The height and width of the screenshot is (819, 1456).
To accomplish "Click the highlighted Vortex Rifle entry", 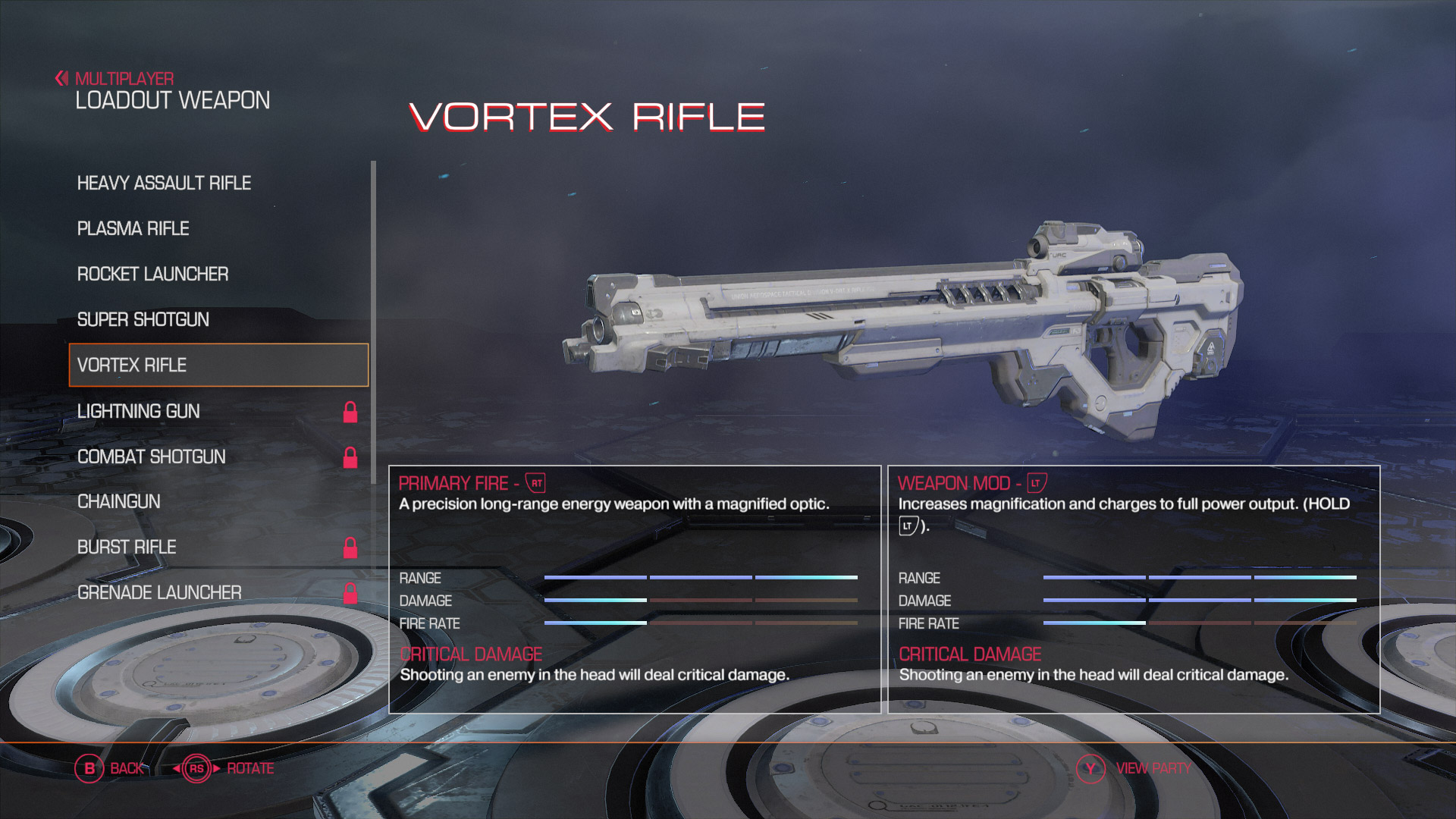I will 218,365.
